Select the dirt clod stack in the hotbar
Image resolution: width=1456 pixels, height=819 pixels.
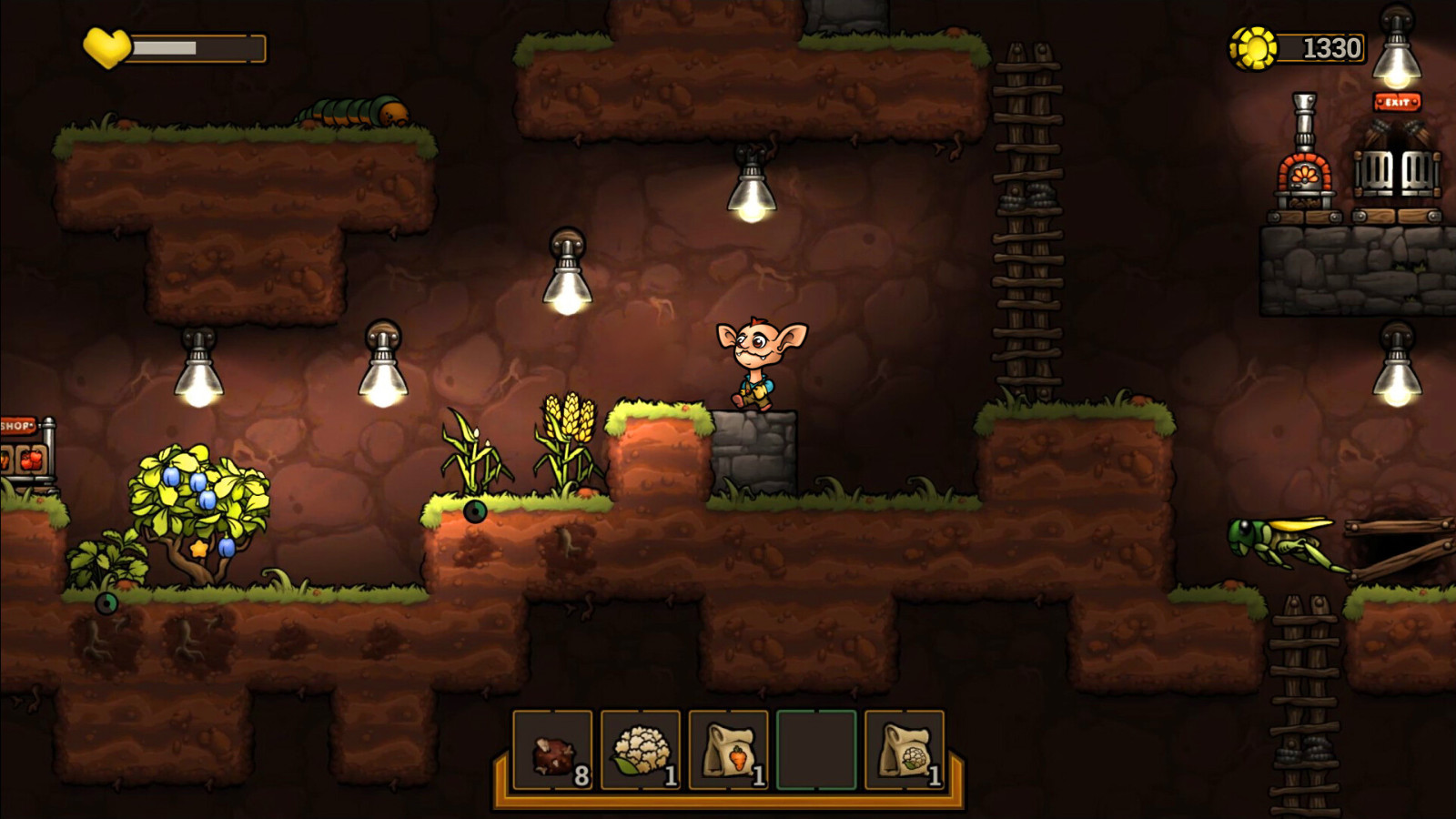pos(553,749)
